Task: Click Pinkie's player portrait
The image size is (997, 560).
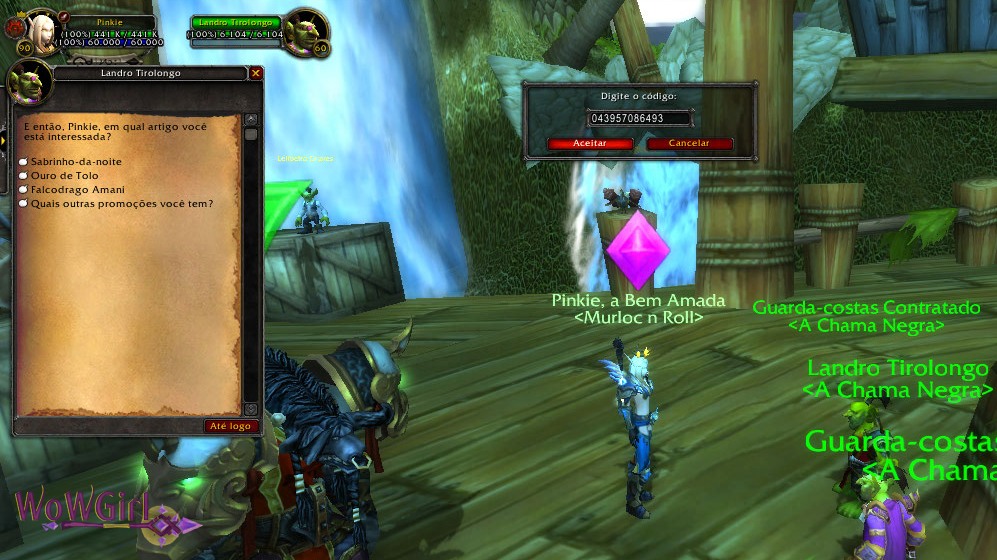Action: (41, 30)
